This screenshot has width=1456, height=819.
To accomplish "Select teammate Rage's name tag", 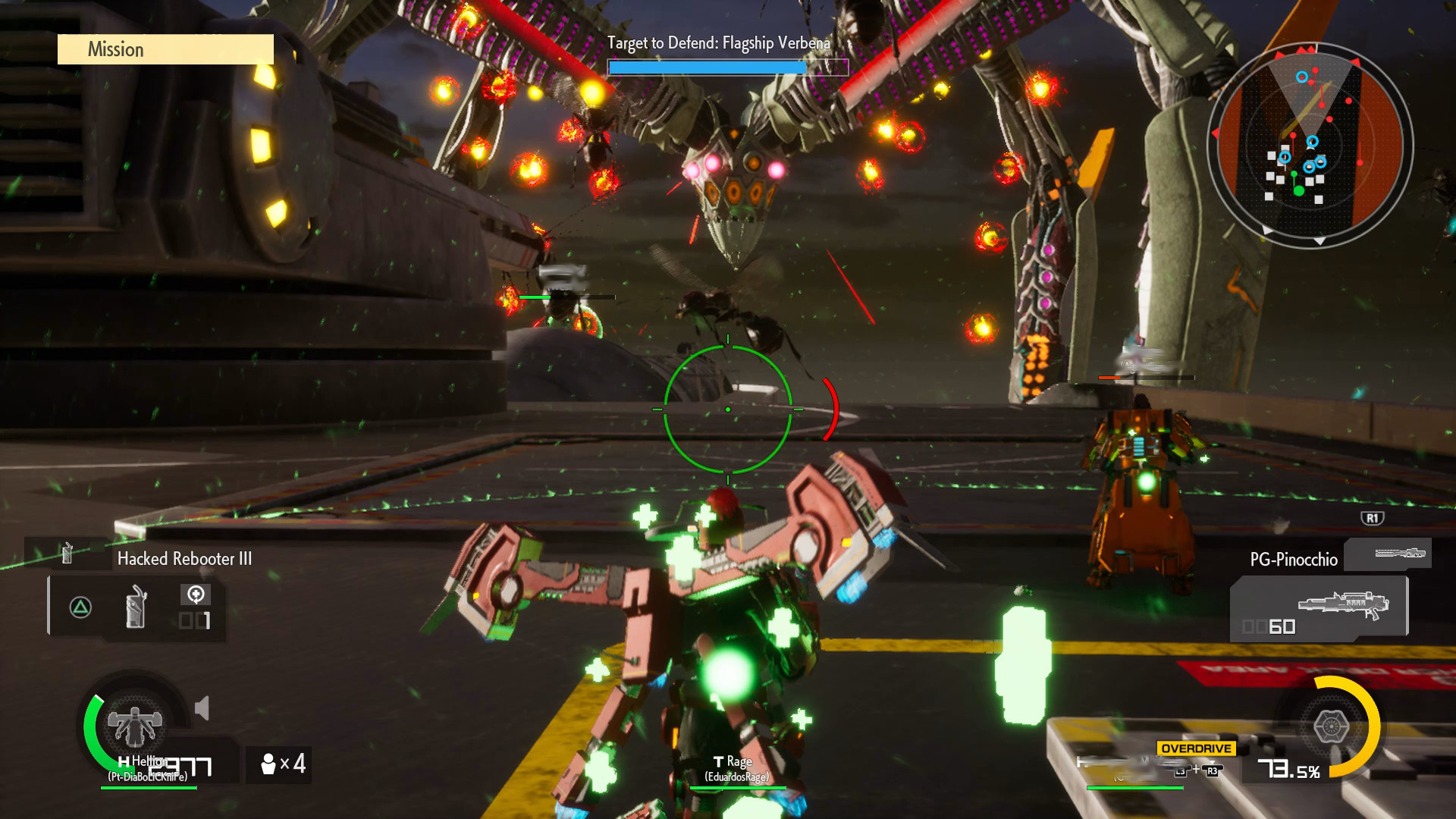I will [736, 768].
